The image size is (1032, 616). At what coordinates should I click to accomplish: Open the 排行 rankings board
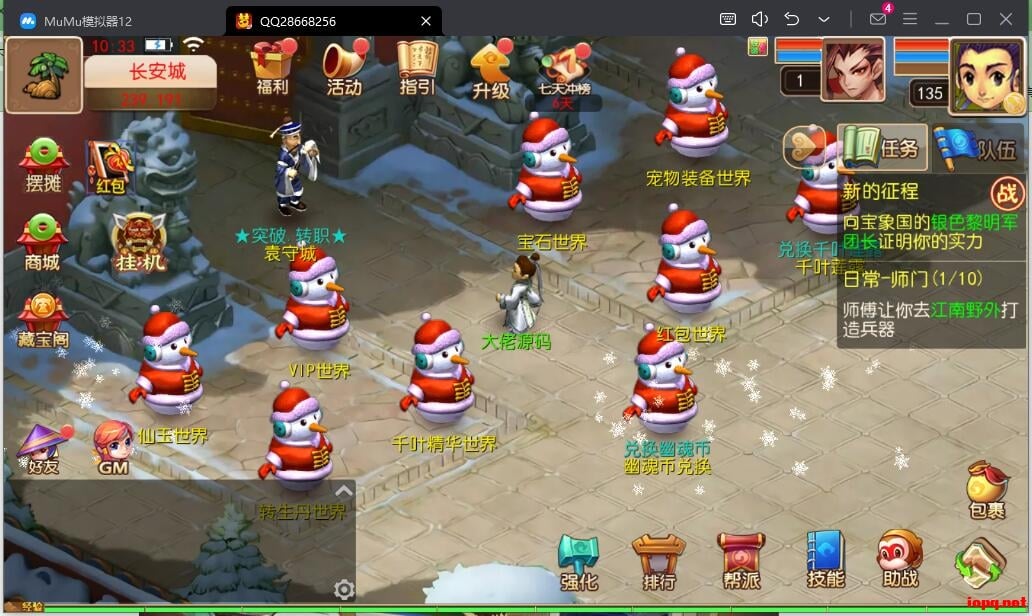click(659, 562)
